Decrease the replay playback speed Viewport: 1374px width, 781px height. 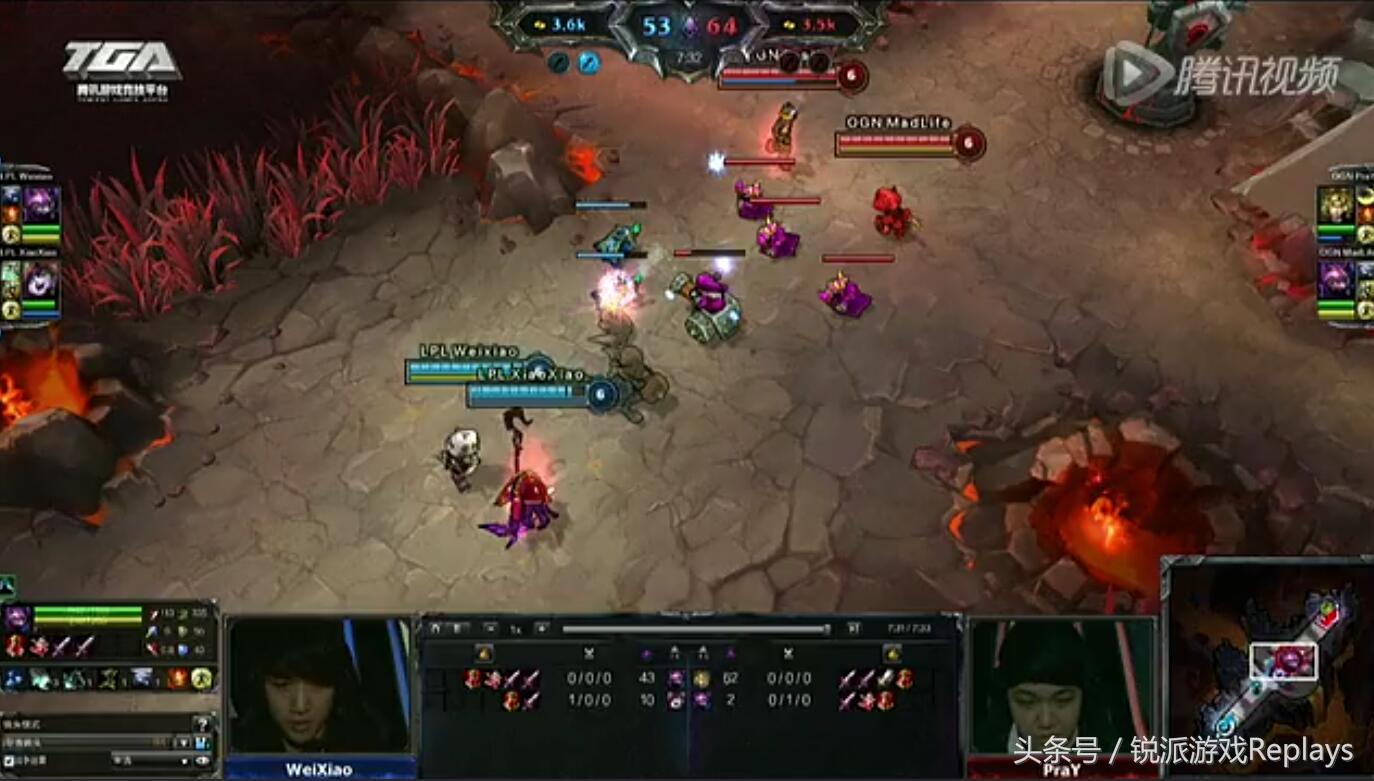[x=490, y=629]
